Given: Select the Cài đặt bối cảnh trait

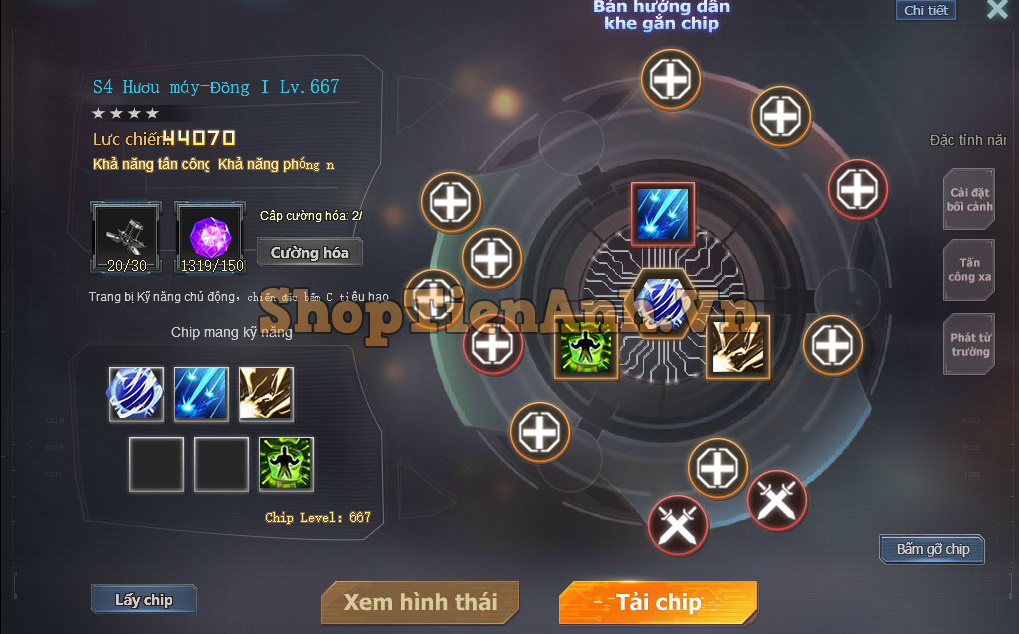Looking at the screenshot, I should pos(970,200).
